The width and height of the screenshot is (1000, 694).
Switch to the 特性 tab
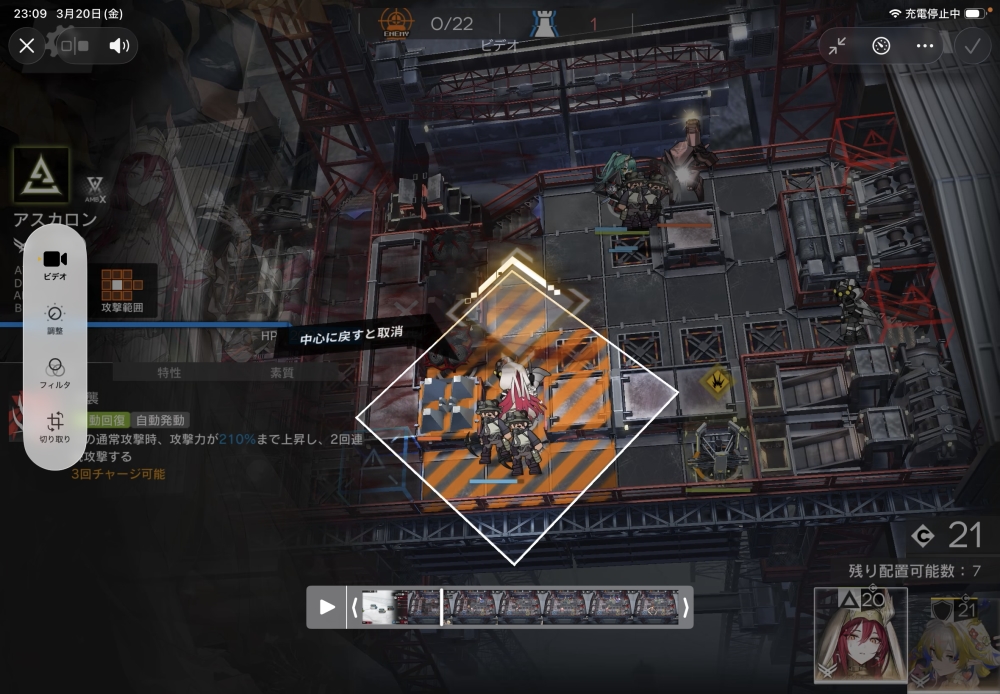pyautogui.click(x=169, y=373)
